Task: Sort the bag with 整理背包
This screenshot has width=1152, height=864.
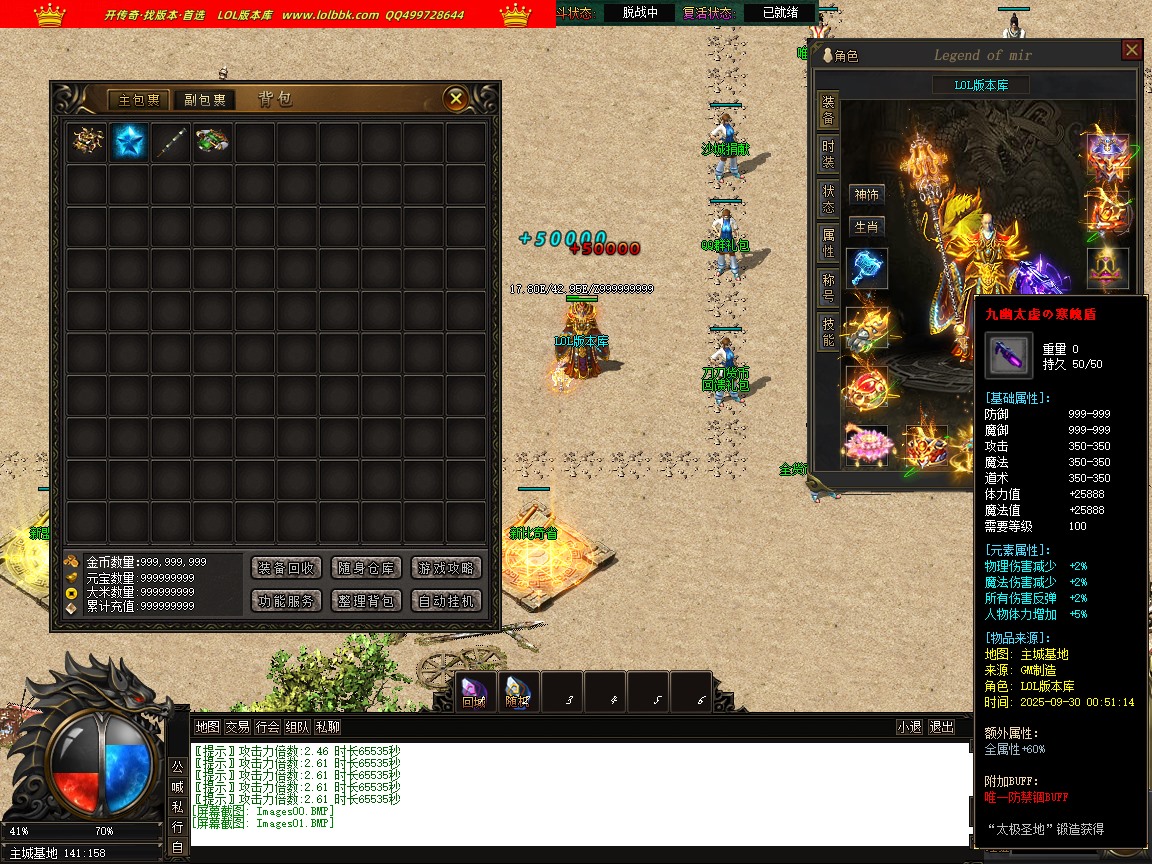Action: 366,601
